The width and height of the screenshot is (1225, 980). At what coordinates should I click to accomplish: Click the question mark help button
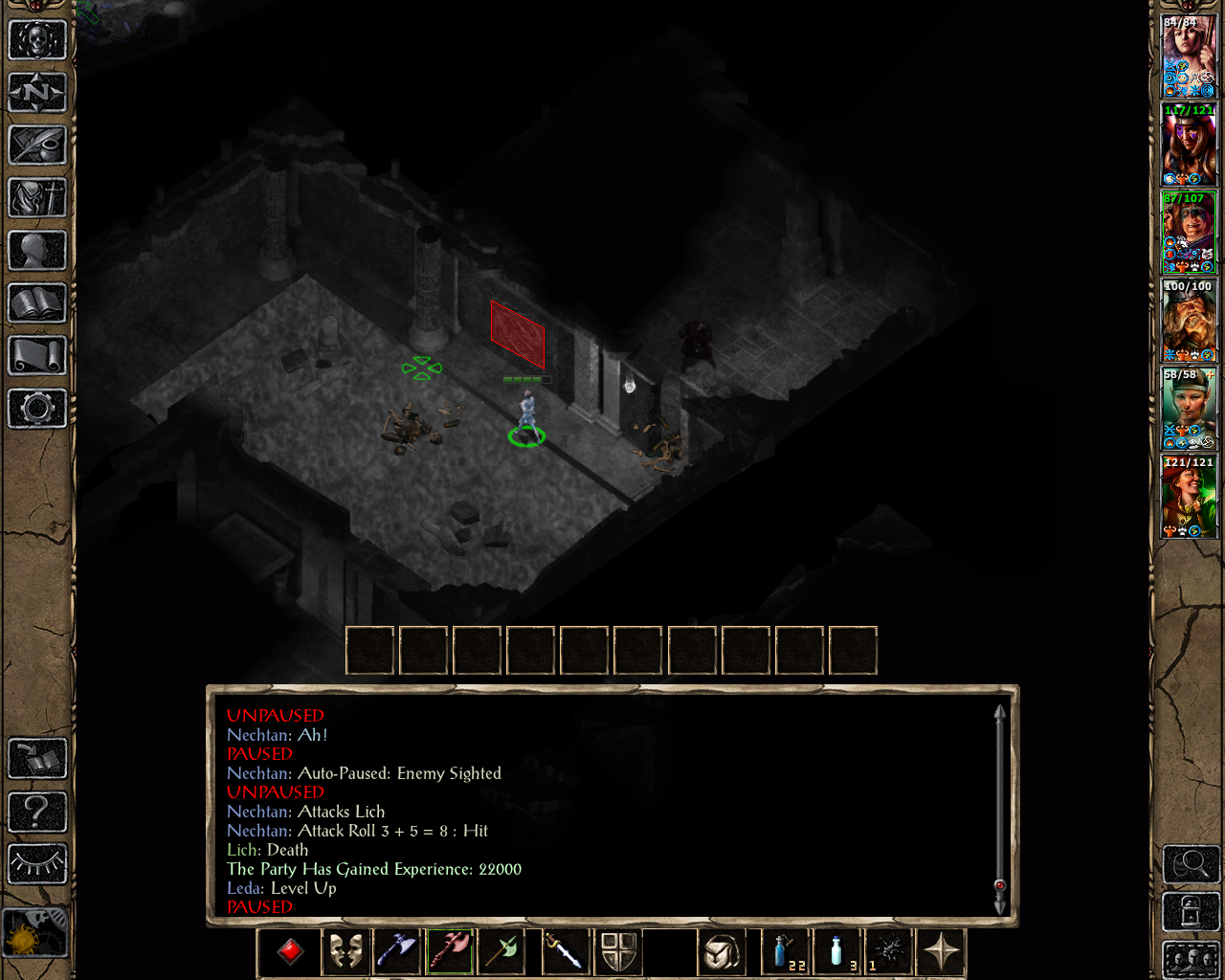point(37,812)
